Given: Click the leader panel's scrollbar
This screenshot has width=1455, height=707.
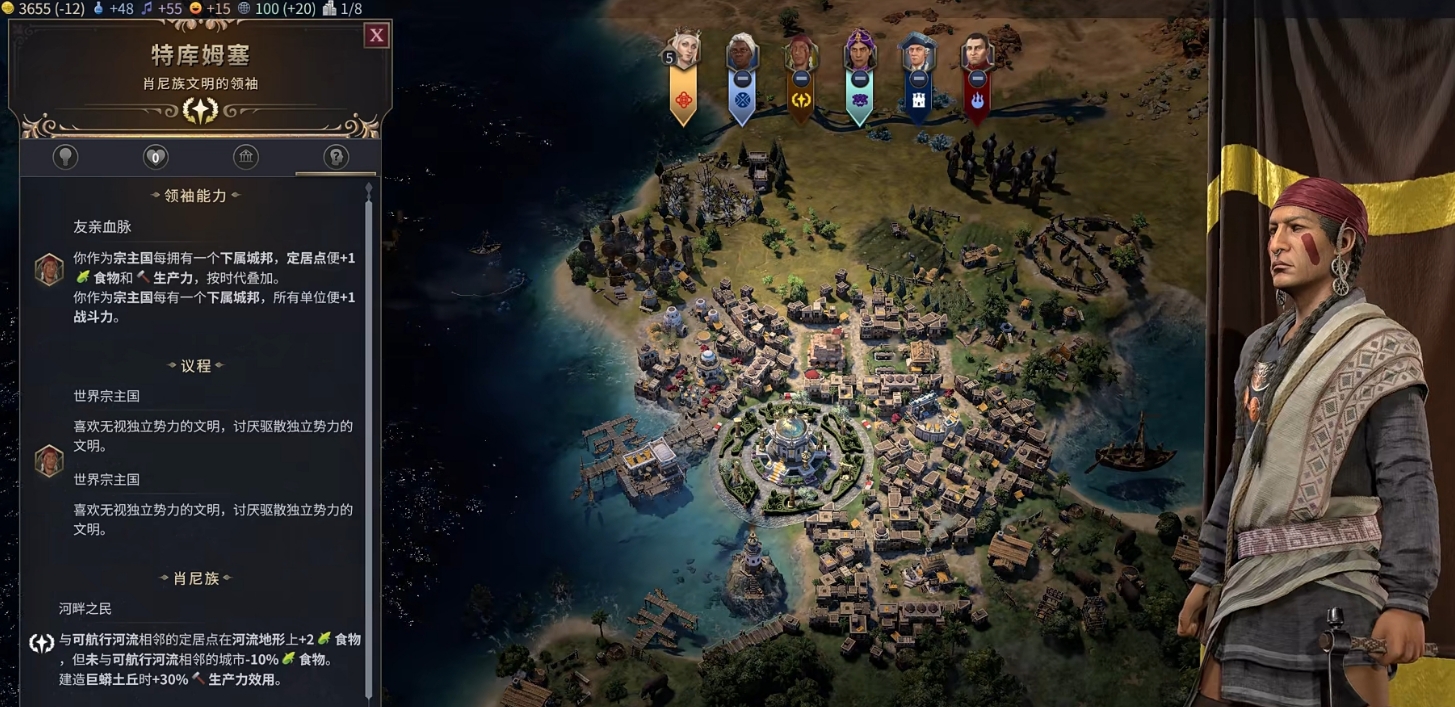Looking at the screenshot, I should pyautogui.click(x=369, y=440).
